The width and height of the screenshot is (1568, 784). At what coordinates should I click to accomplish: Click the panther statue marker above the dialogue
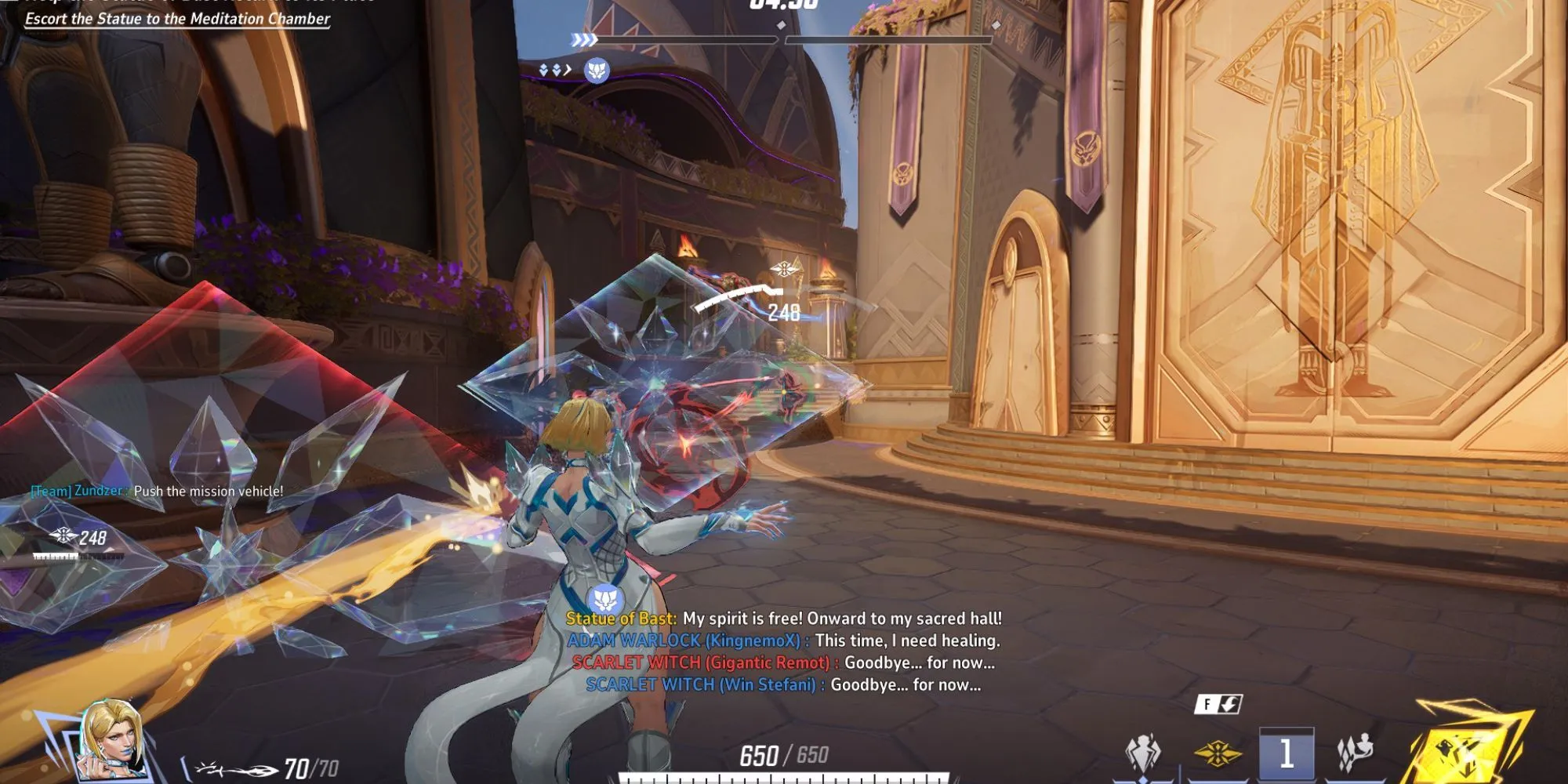tap(604, 601)
